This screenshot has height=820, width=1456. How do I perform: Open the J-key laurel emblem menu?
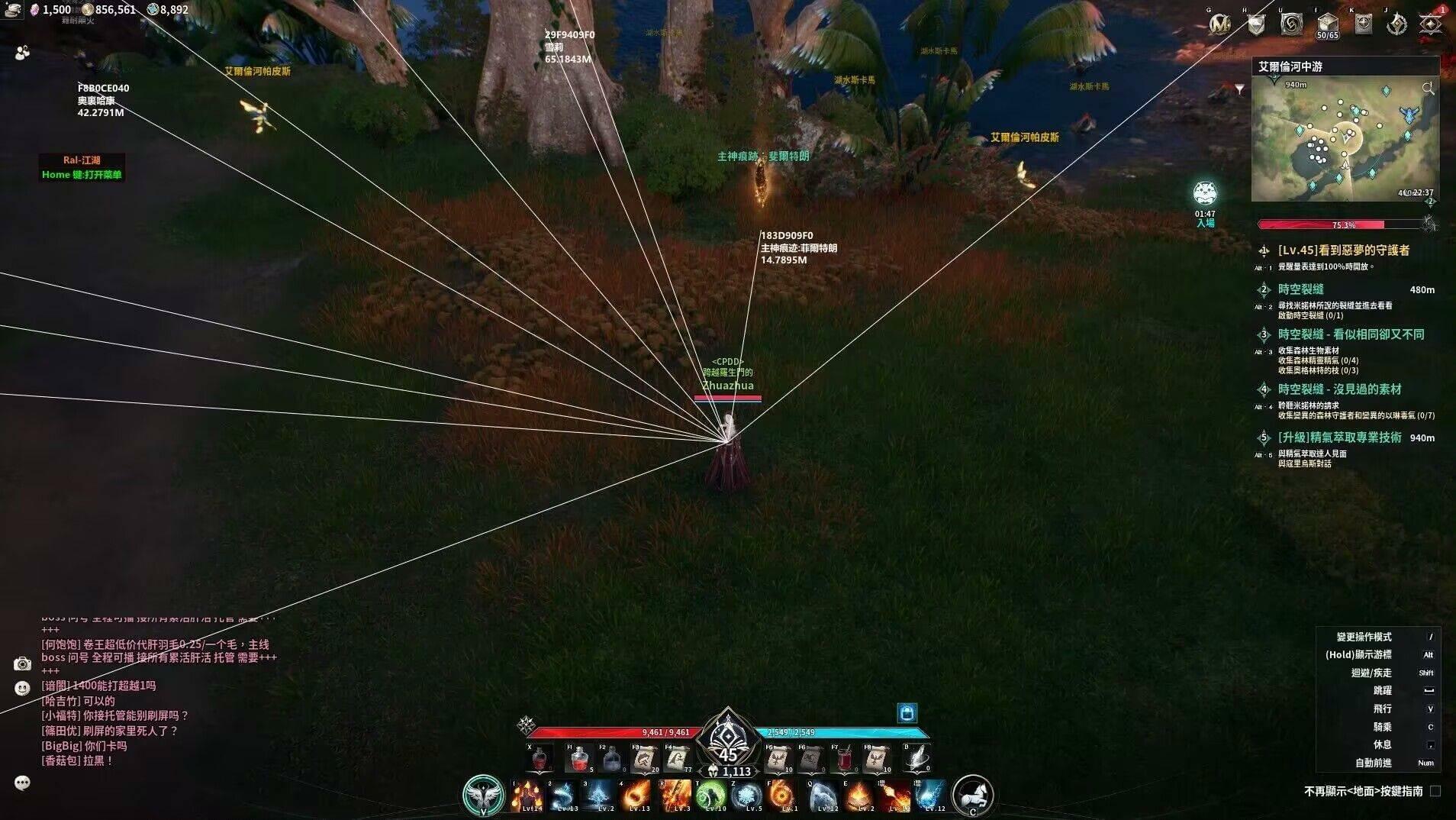pos(1396,23)
